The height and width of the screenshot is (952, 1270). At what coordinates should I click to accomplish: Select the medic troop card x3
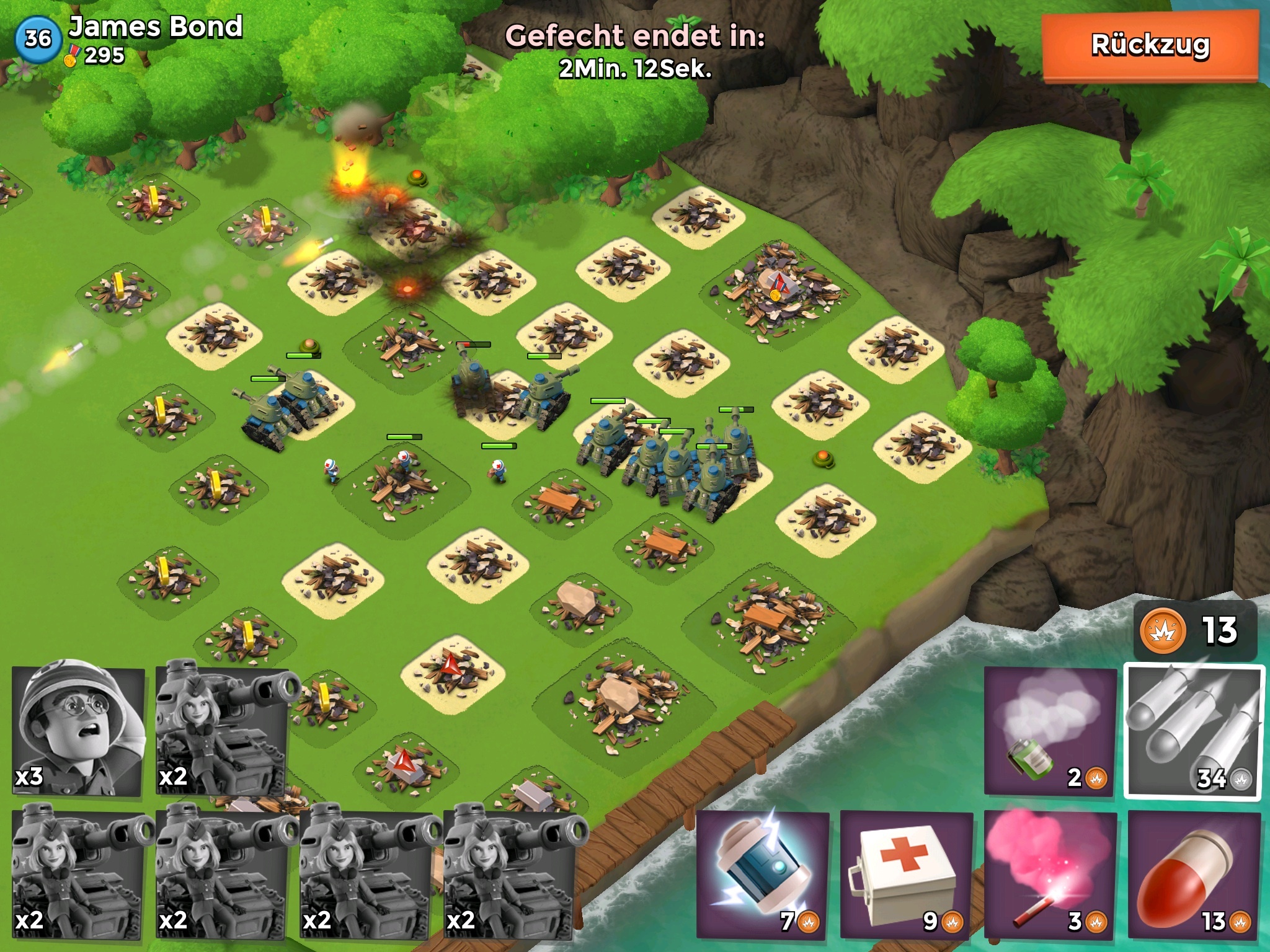(x=79, y=731)
